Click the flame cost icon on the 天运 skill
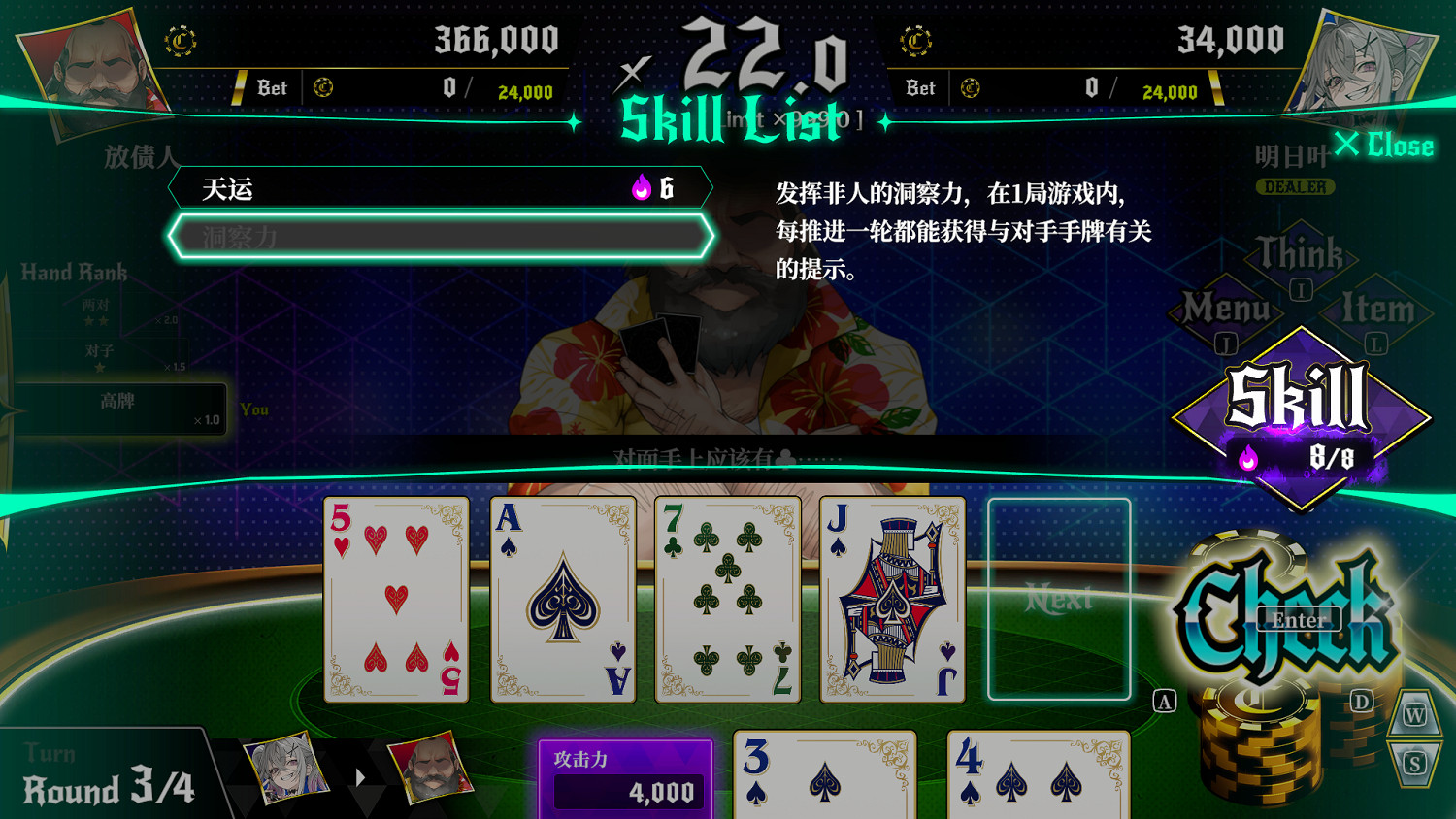The width and height of the screenshot is (1456, 819). [641, 186]
